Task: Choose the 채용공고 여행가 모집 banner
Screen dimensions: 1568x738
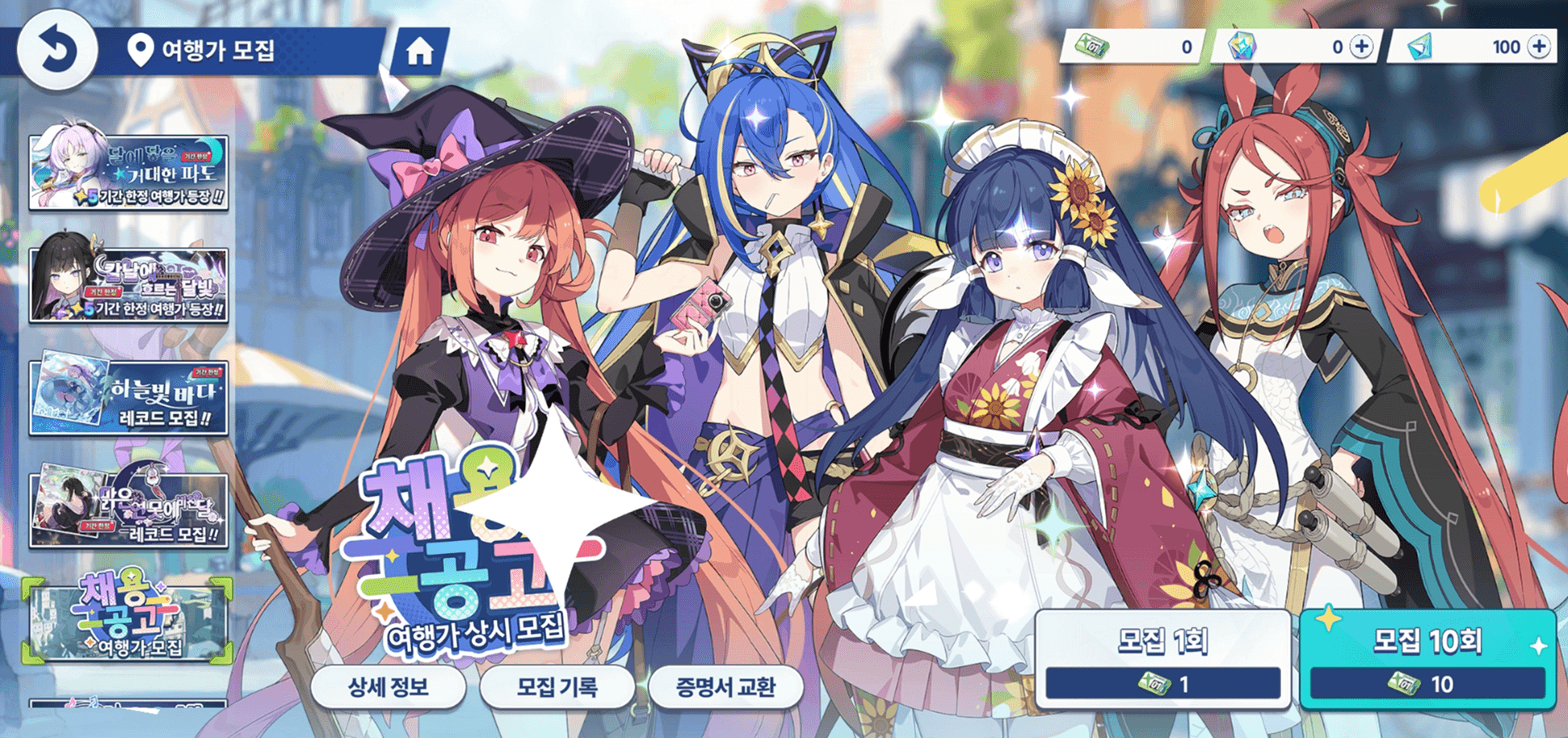Action: coord(128,619)
